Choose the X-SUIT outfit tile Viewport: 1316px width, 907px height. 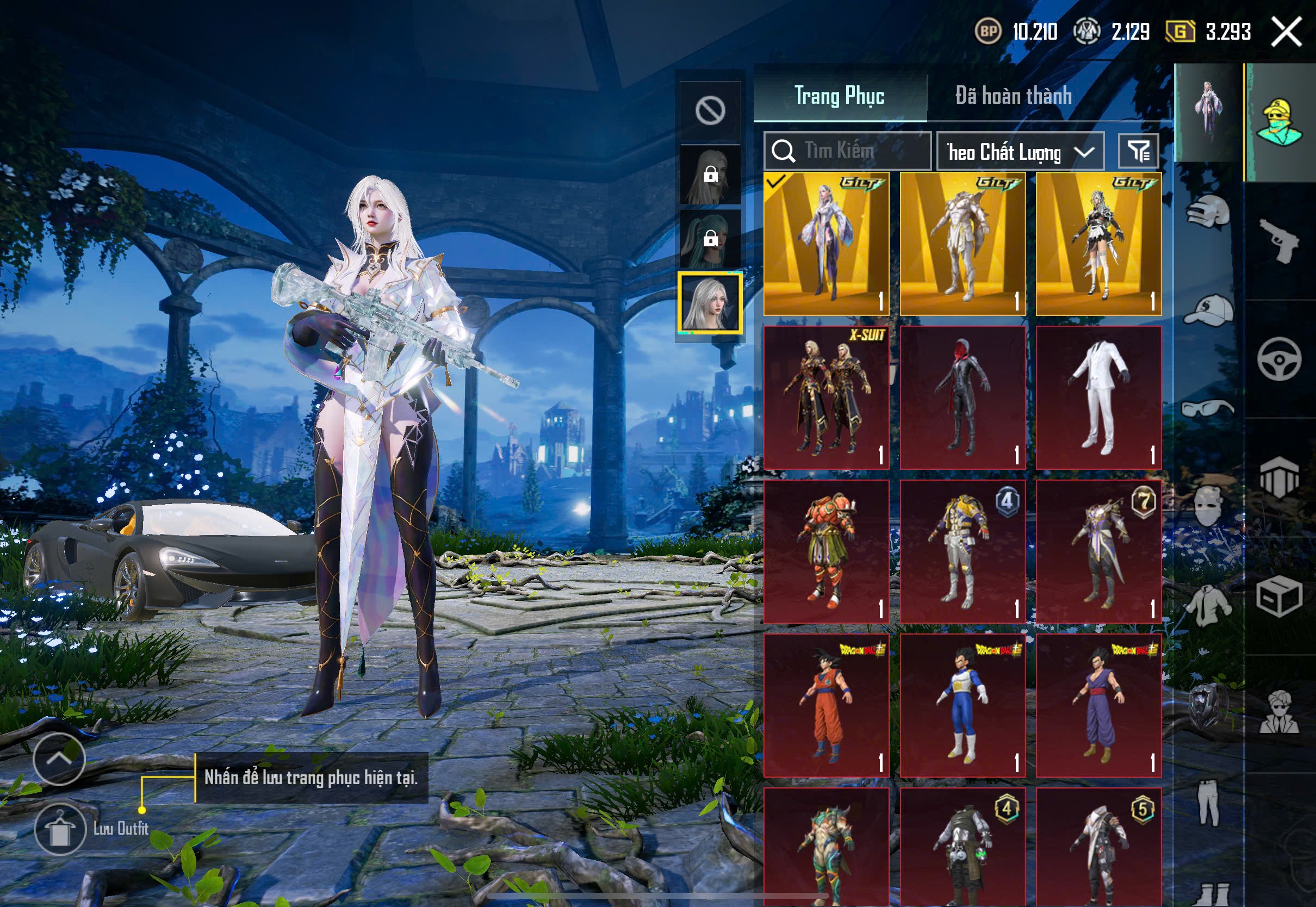[x=826, y=397]
